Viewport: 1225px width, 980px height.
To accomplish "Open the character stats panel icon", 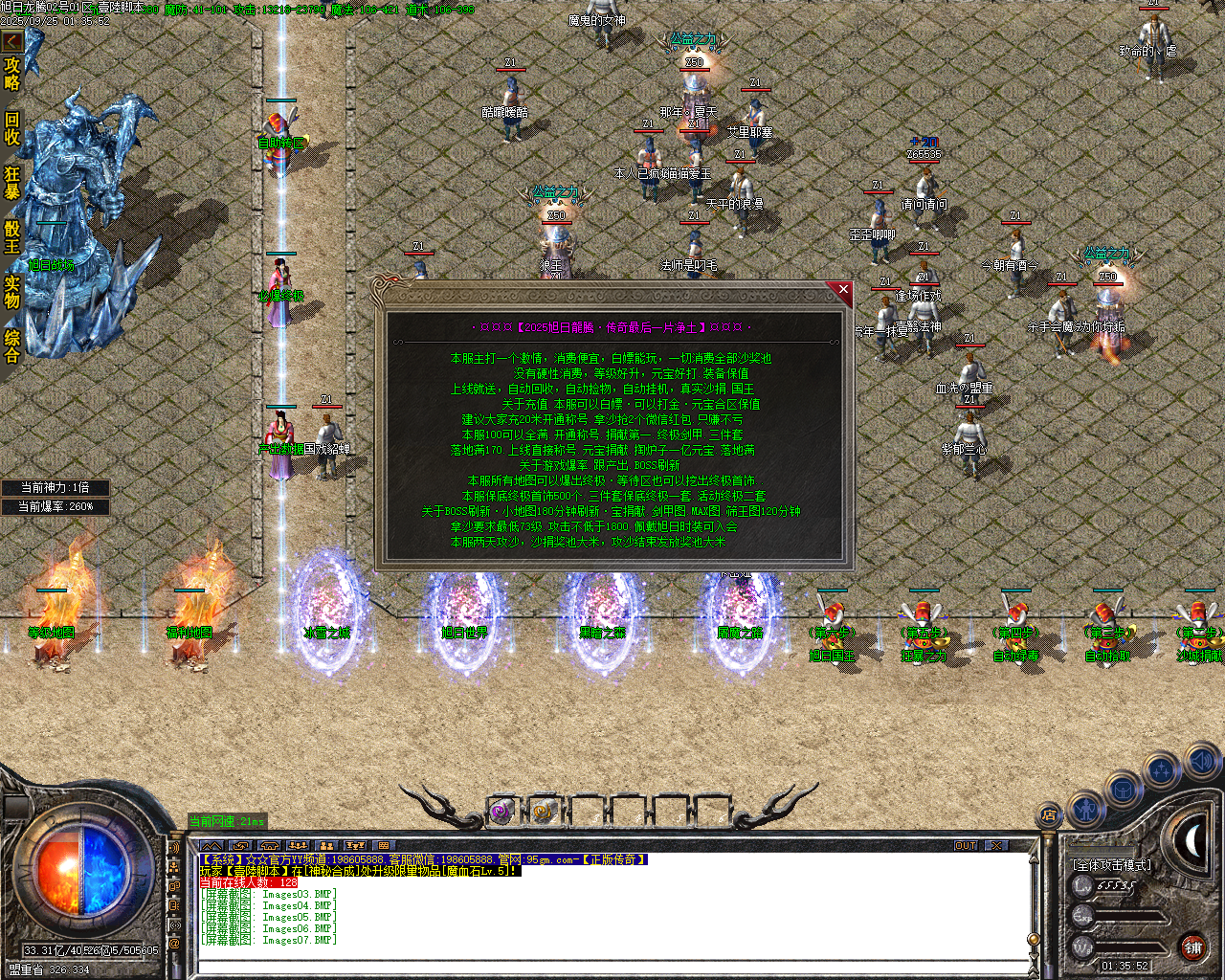I will pos(1085,809).
